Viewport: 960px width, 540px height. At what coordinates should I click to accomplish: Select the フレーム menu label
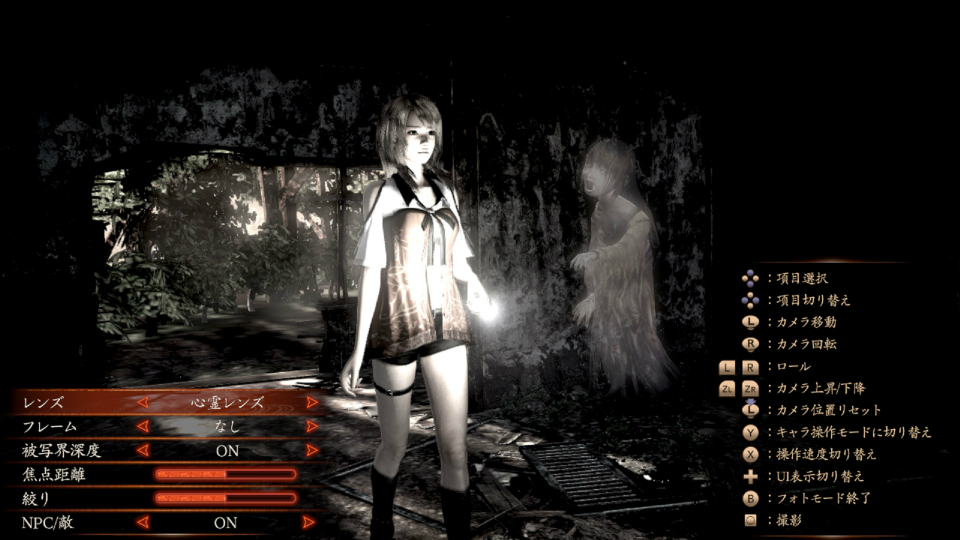50,426
